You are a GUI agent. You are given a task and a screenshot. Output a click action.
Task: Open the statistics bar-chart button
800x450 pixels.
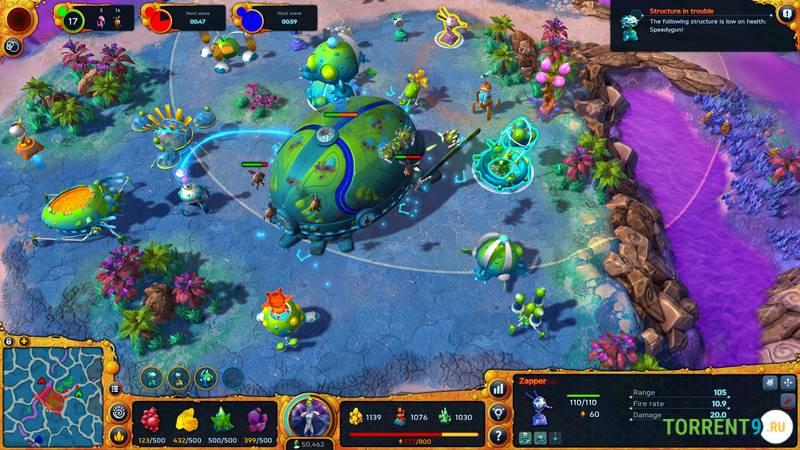click(498, 388)
